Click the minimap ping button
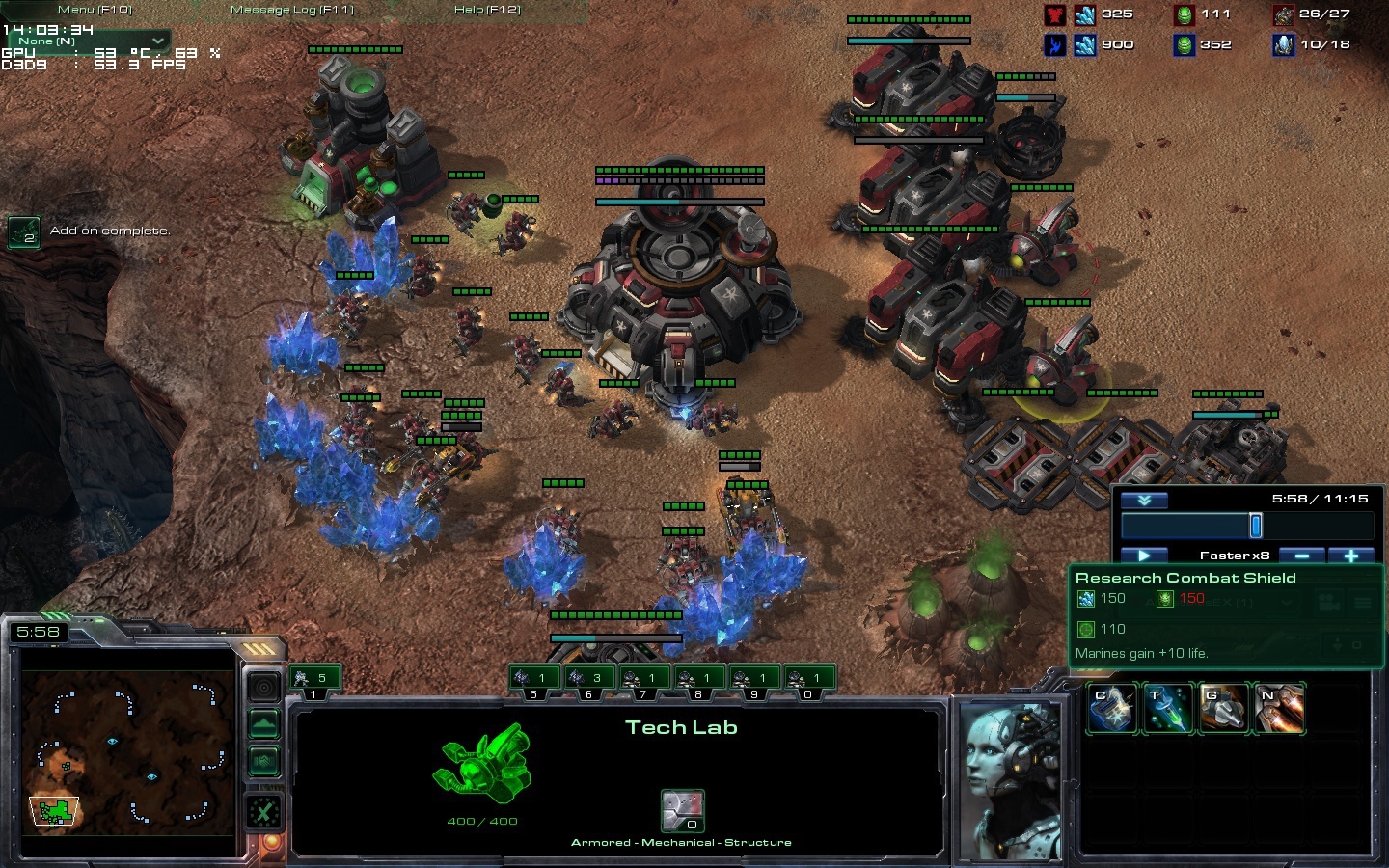The height and width of the screenshot is (868, 1389). click(x=264, y=687)
